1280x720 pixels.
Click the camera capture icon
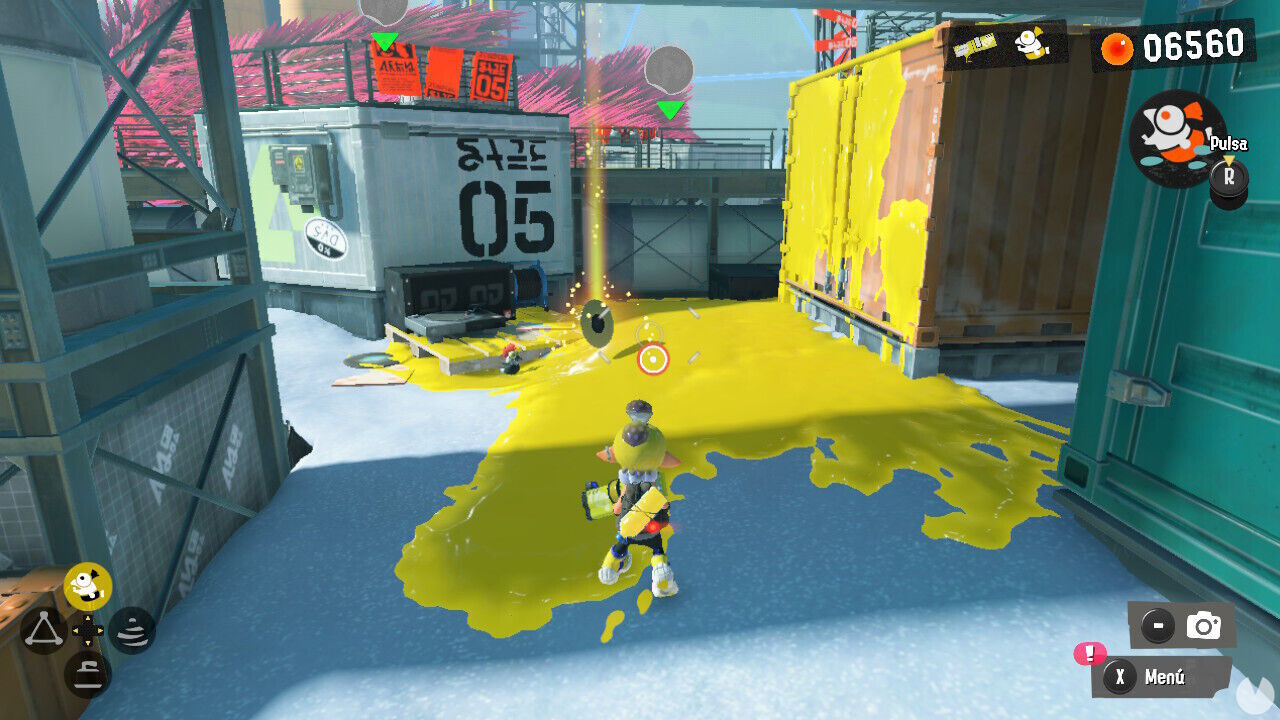(1207, 623)
